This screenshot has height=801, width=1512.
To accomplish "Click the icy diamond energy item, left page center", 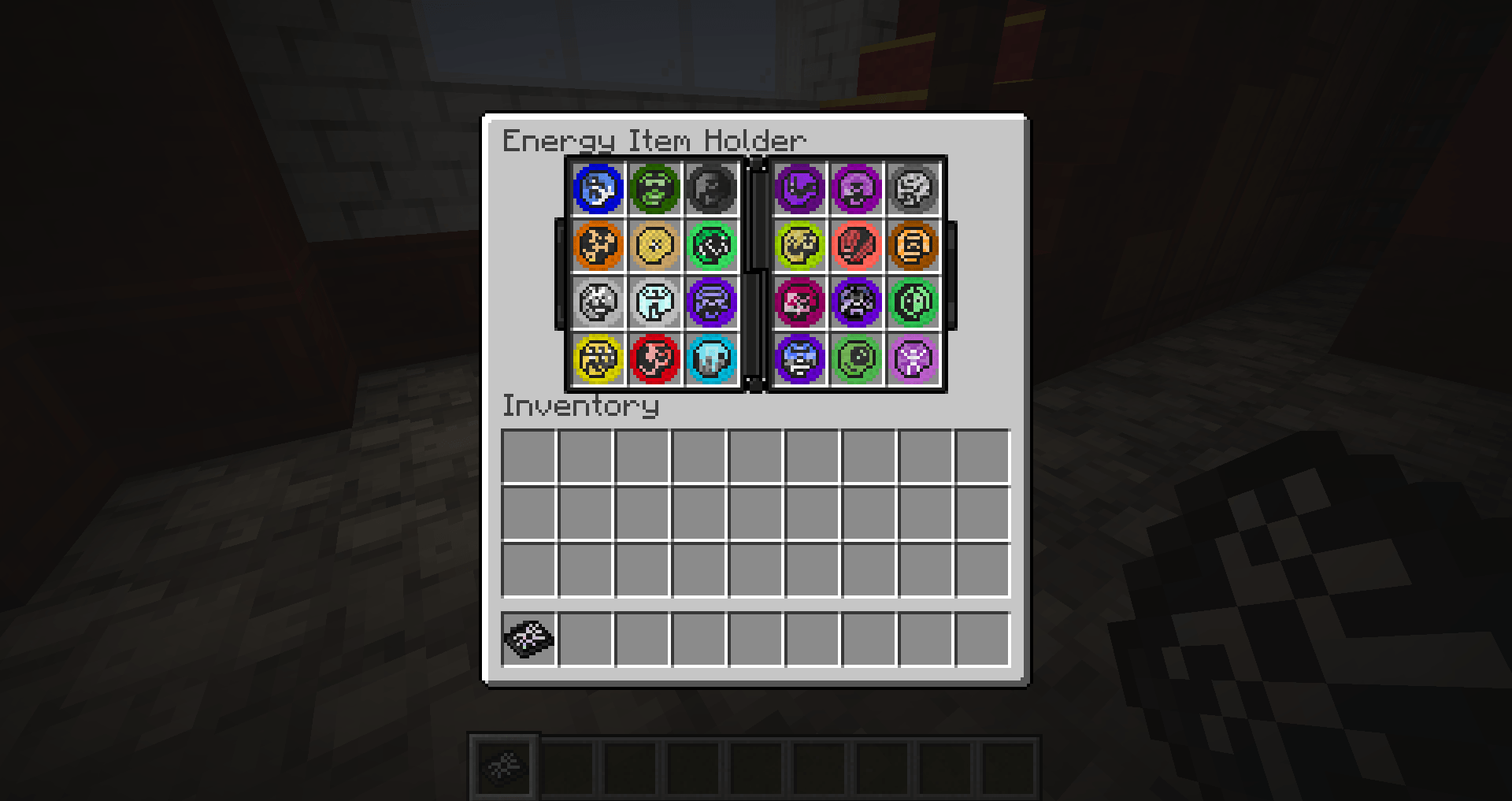I will tap(655, 302).
